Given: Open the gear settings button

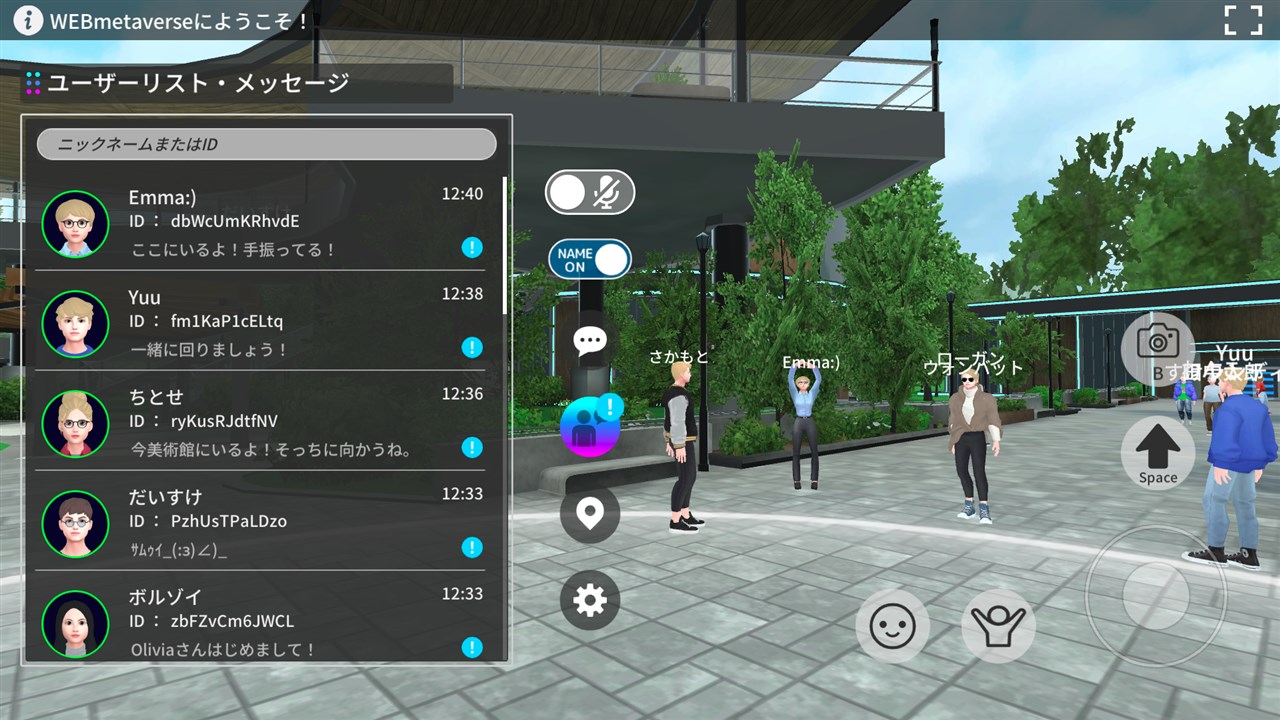Looking at the screenshot, I should 590,600.
